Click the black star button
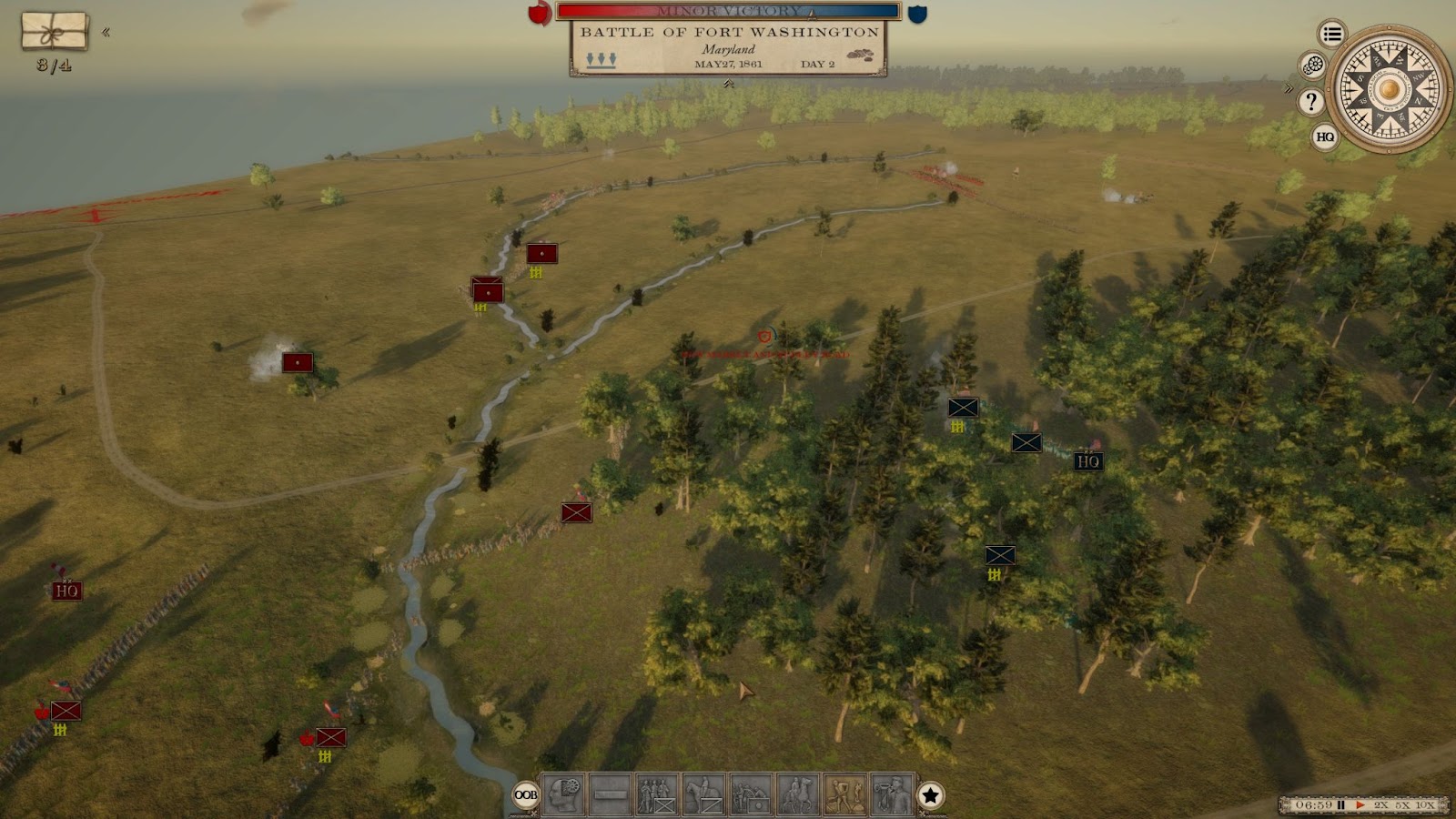The width and height of the screenshot is (1456, 819). tap(930, 795)
